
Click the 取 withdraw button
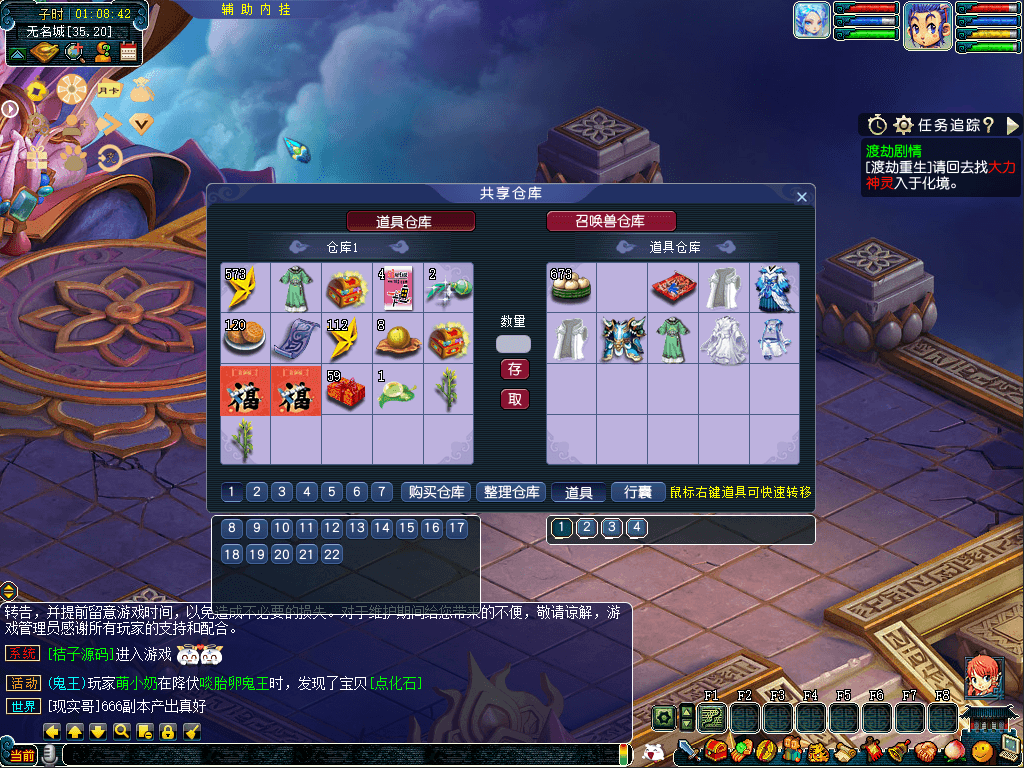pyautogui.click(x=515, y=399)
